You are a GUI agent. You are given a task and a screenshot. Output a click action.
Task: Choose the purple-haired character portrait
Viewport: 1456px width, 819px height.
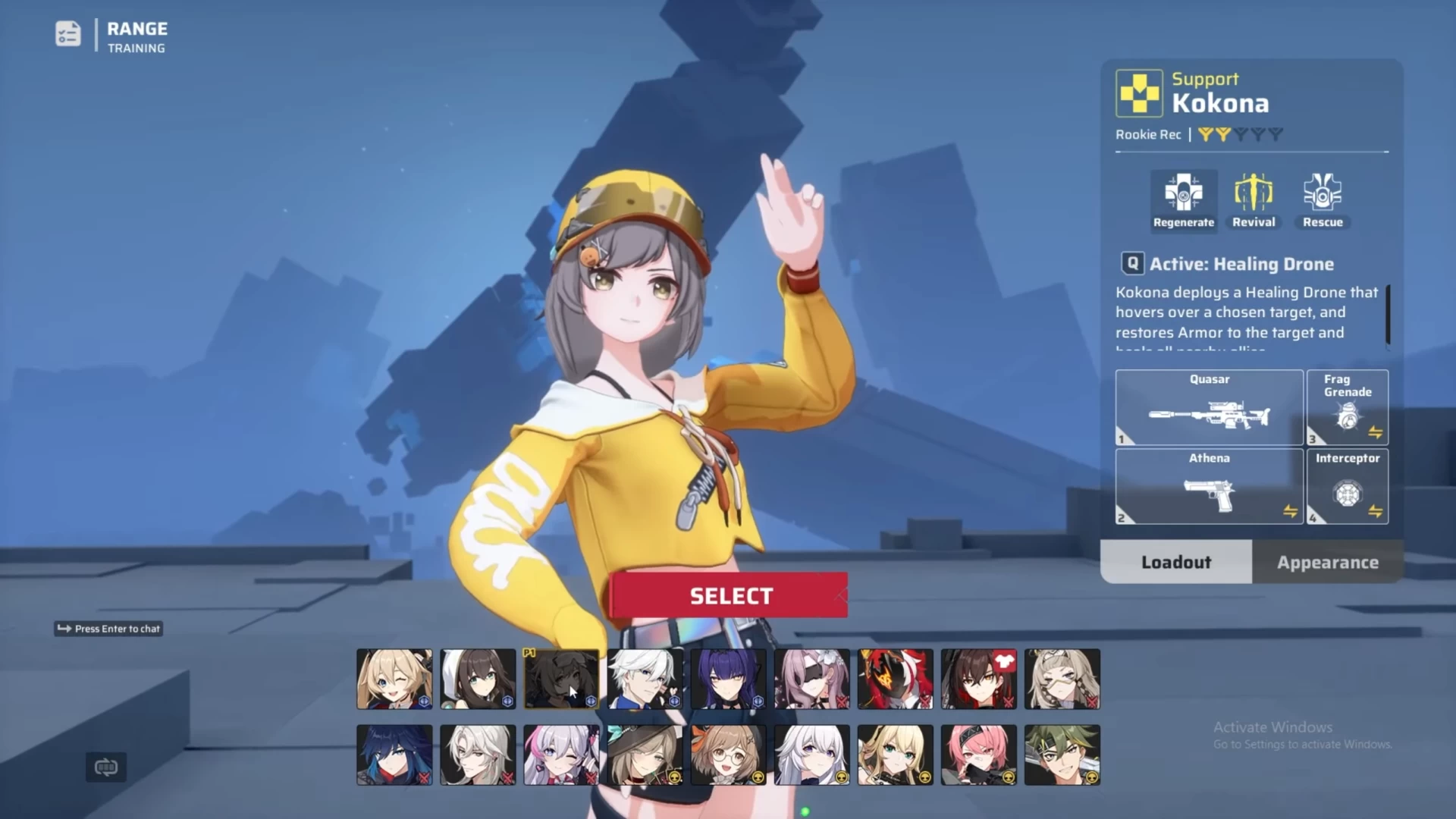pos(728,679)
